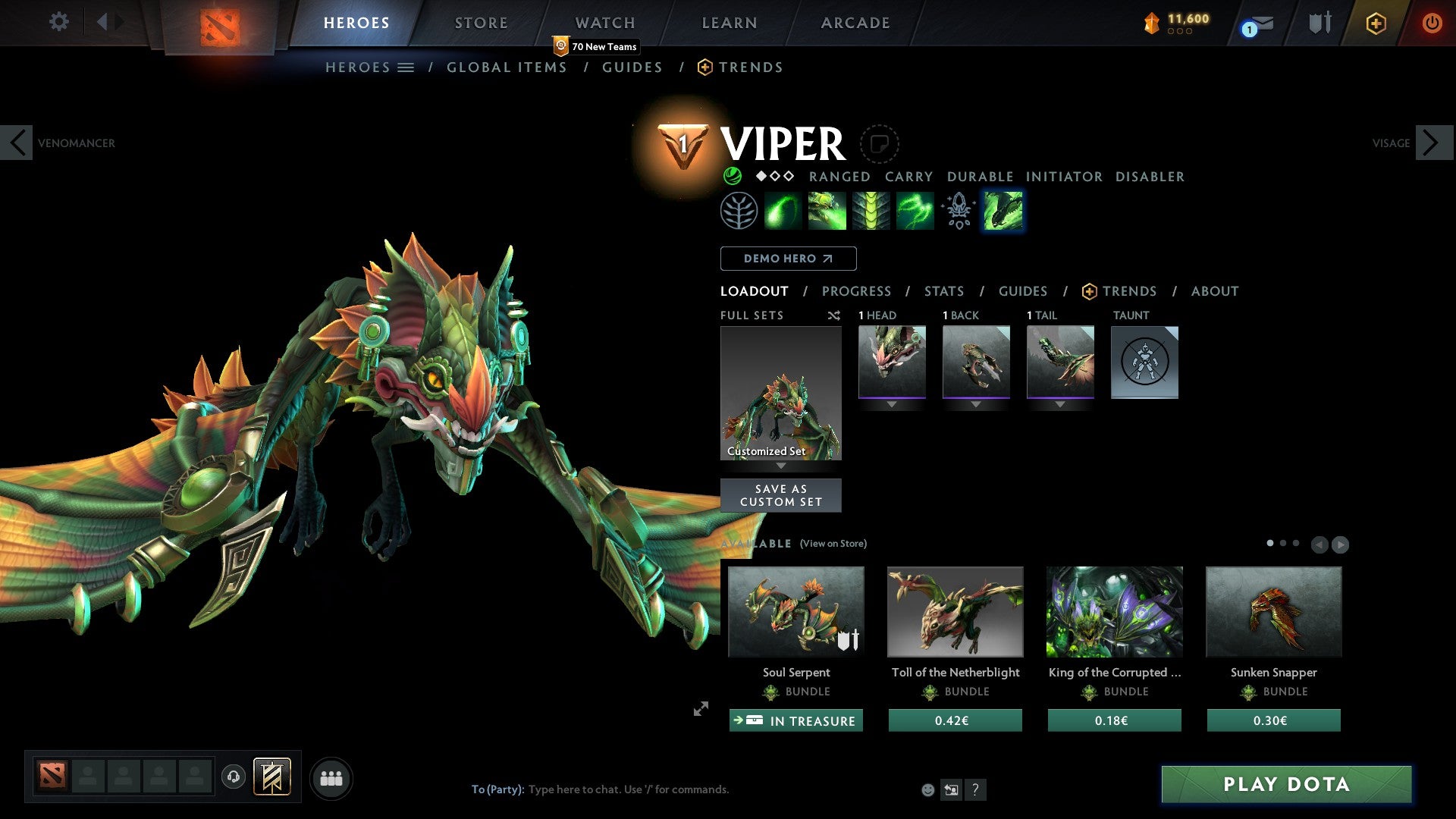The image size is (1456, 819).
Task: View the About section for Viper
Action: [1214, 291]
